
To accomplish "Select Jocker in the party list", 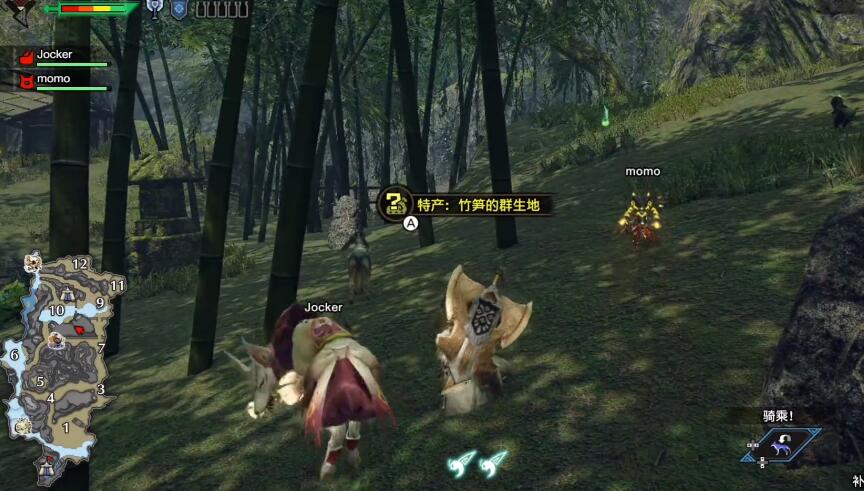I will (x=54, y=55).
